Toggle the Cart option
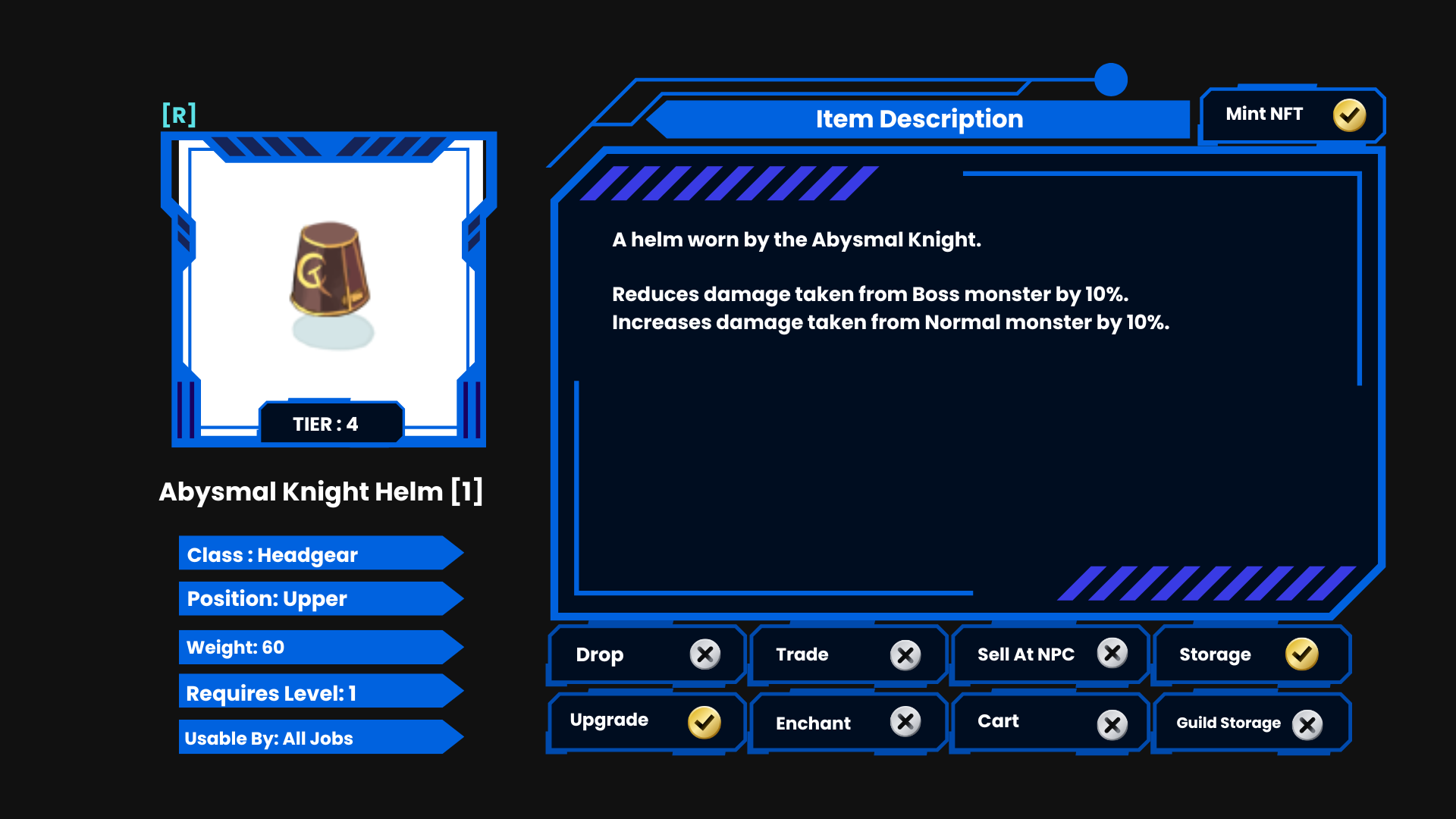The height and width of the screenshot is (819, 1456). point(1112,725)
